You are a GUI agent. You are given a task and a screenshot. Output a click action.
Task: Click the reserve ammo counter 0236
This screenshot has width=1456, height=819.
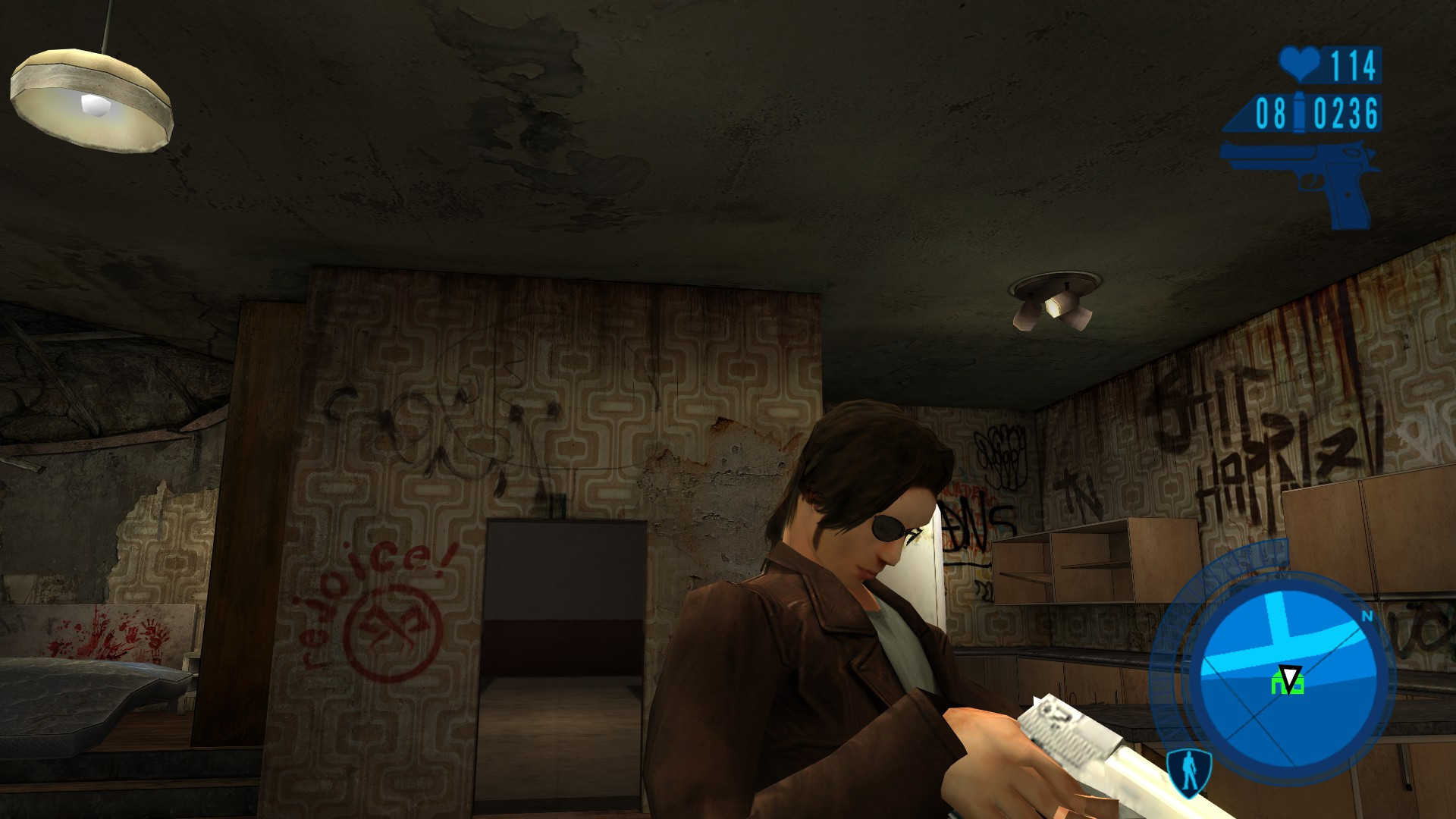click(1346, 112)
